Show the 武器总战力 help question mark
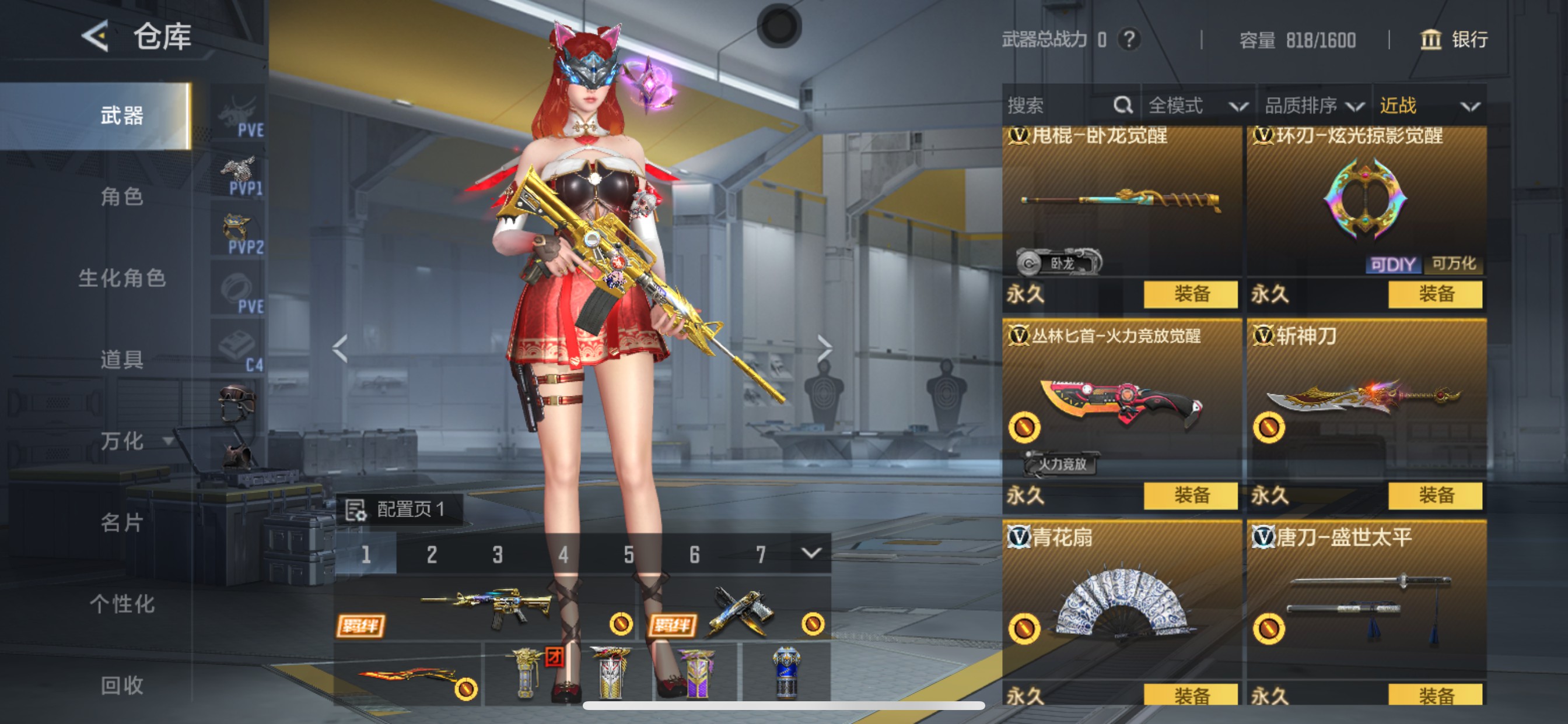 [x=1129, y=40]
